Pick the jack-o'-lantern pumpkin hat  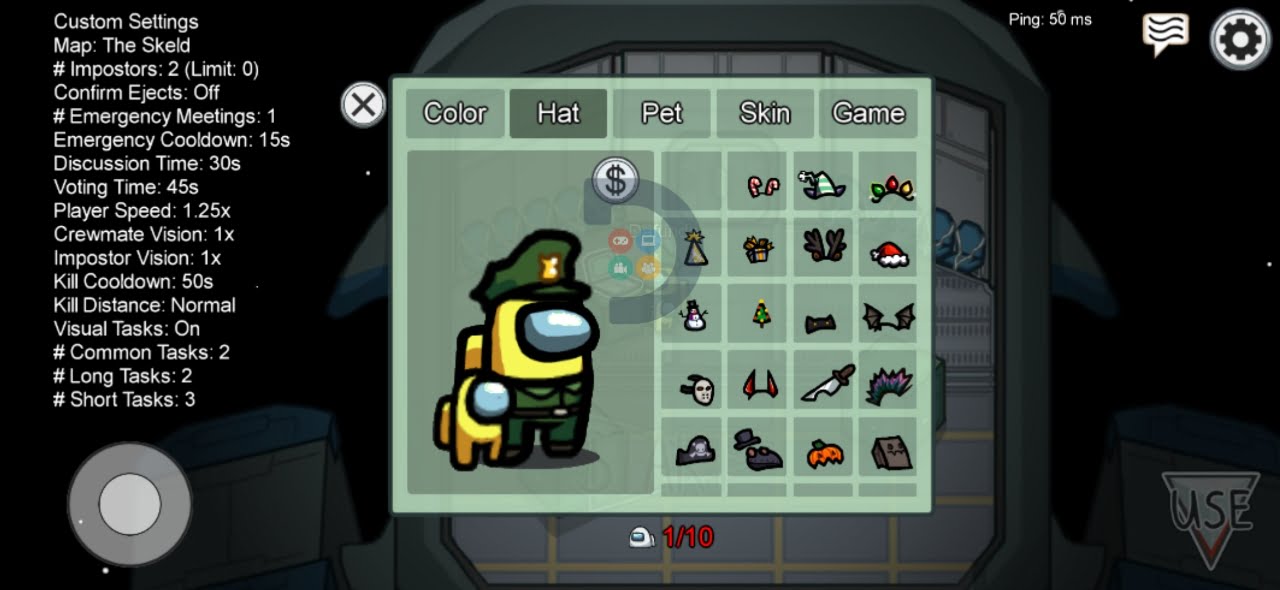coord(825,452)
